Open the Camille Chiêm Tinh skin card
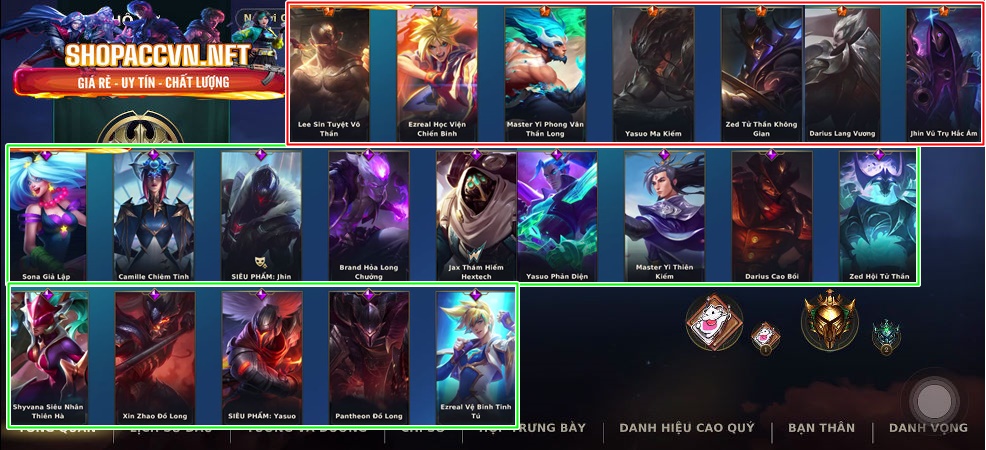 point(154,214)
